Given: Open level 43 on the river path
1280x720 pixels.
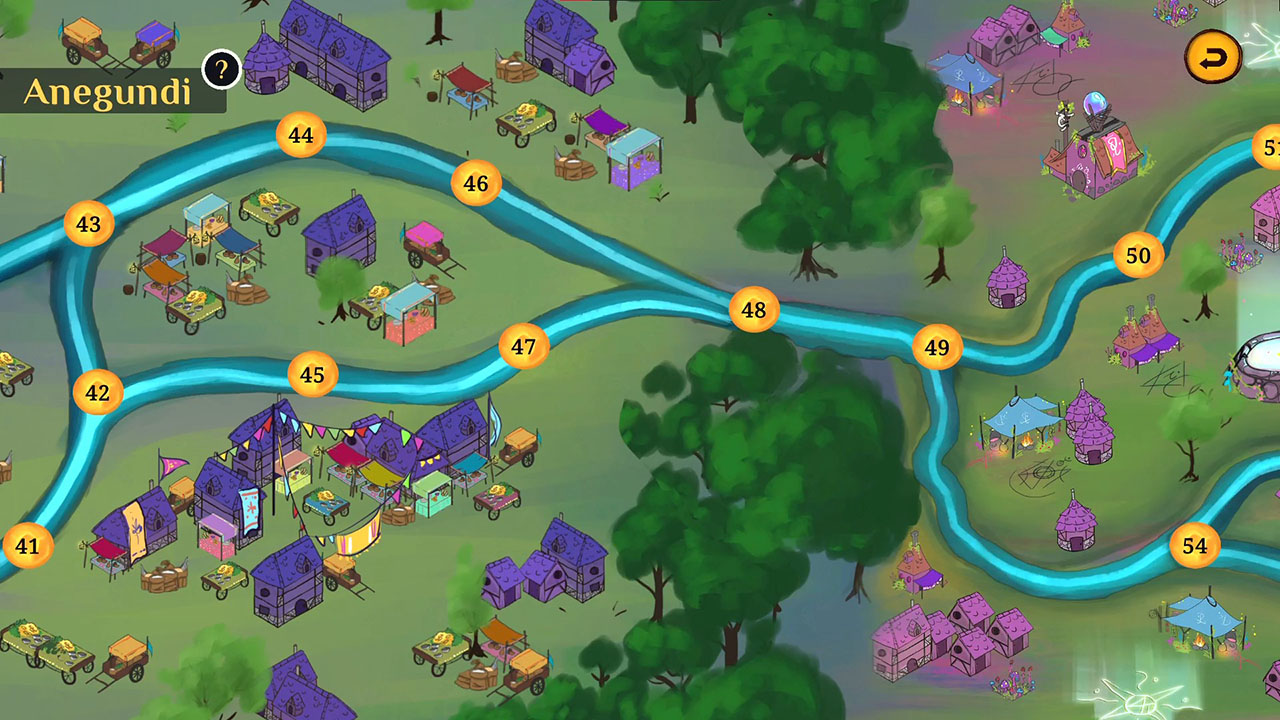Looking at the screenshot, I should [x=89, y=224].
